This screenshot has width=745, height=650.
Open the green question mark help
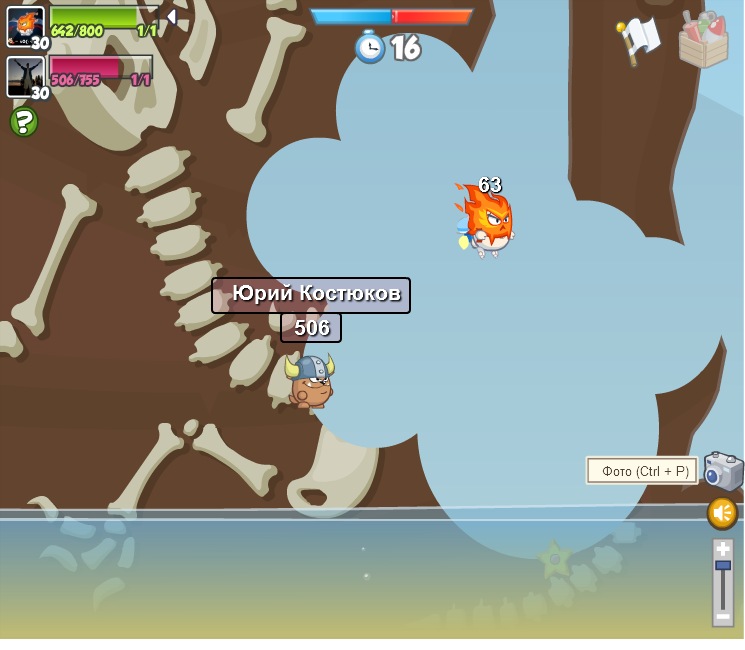pos(24,122)
